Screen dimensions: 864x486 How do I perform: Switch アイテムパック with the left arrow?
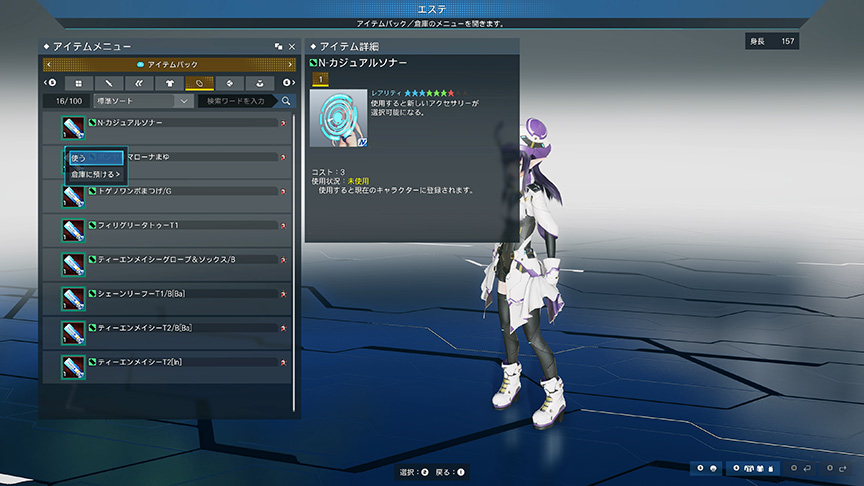pos(48,65)
